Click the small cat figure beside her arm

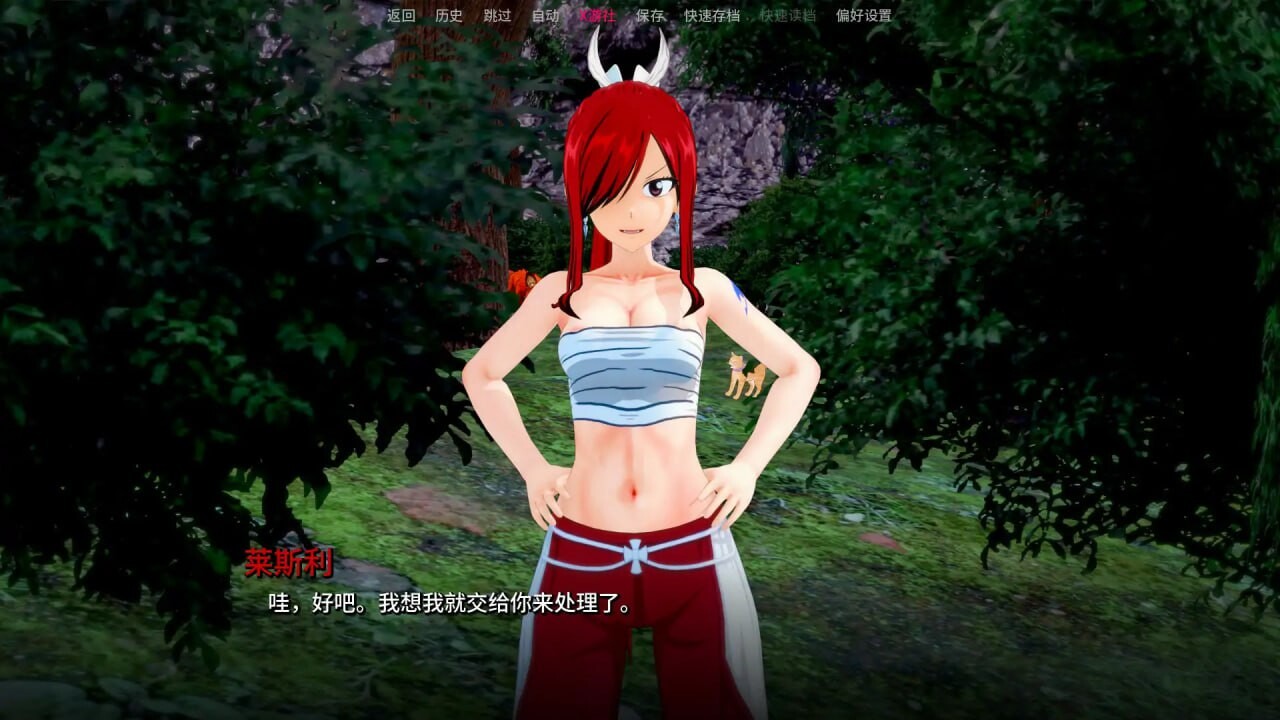(747, 375)
